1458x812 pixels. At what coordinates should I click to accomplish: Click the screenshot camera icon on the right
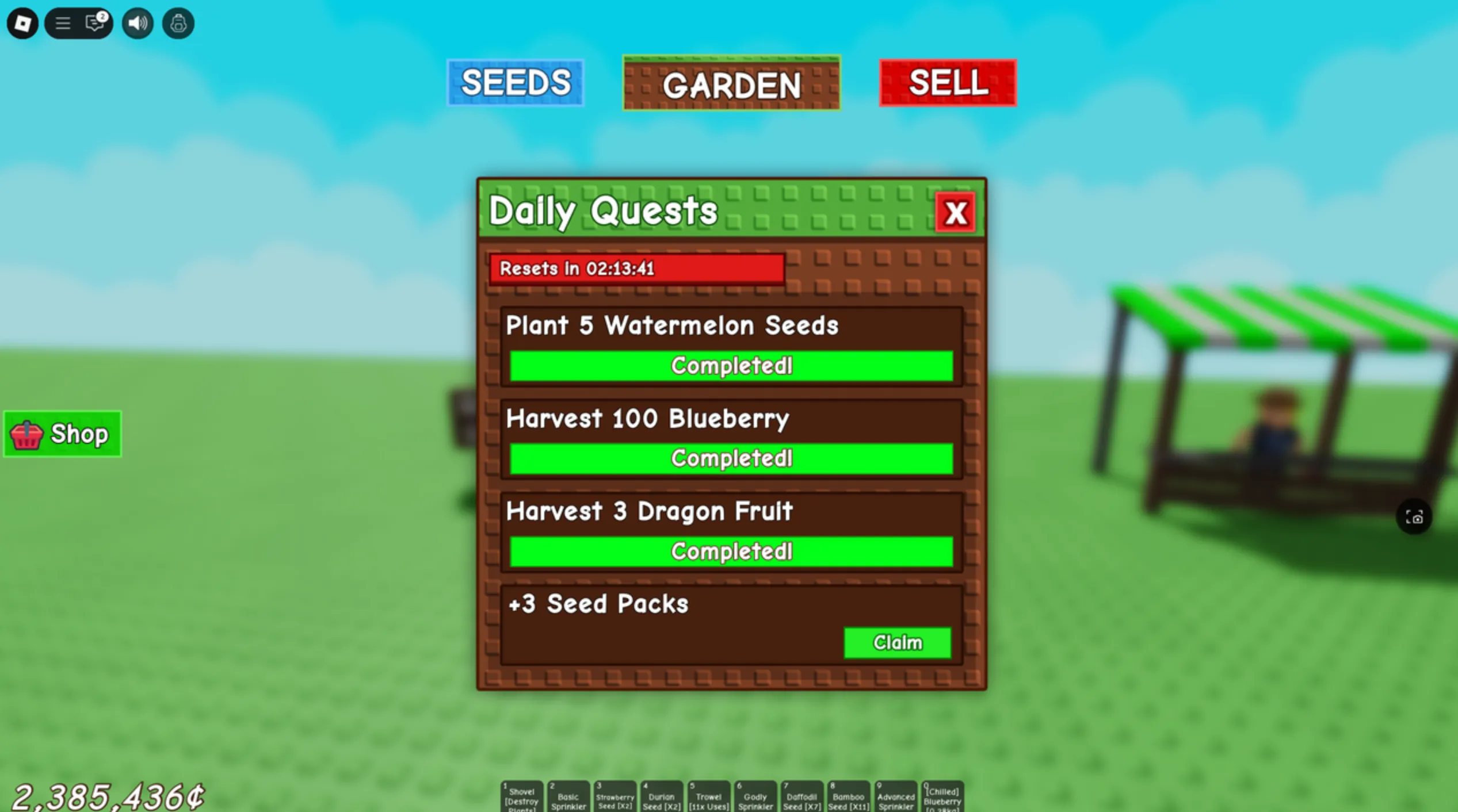[1414, 517]
